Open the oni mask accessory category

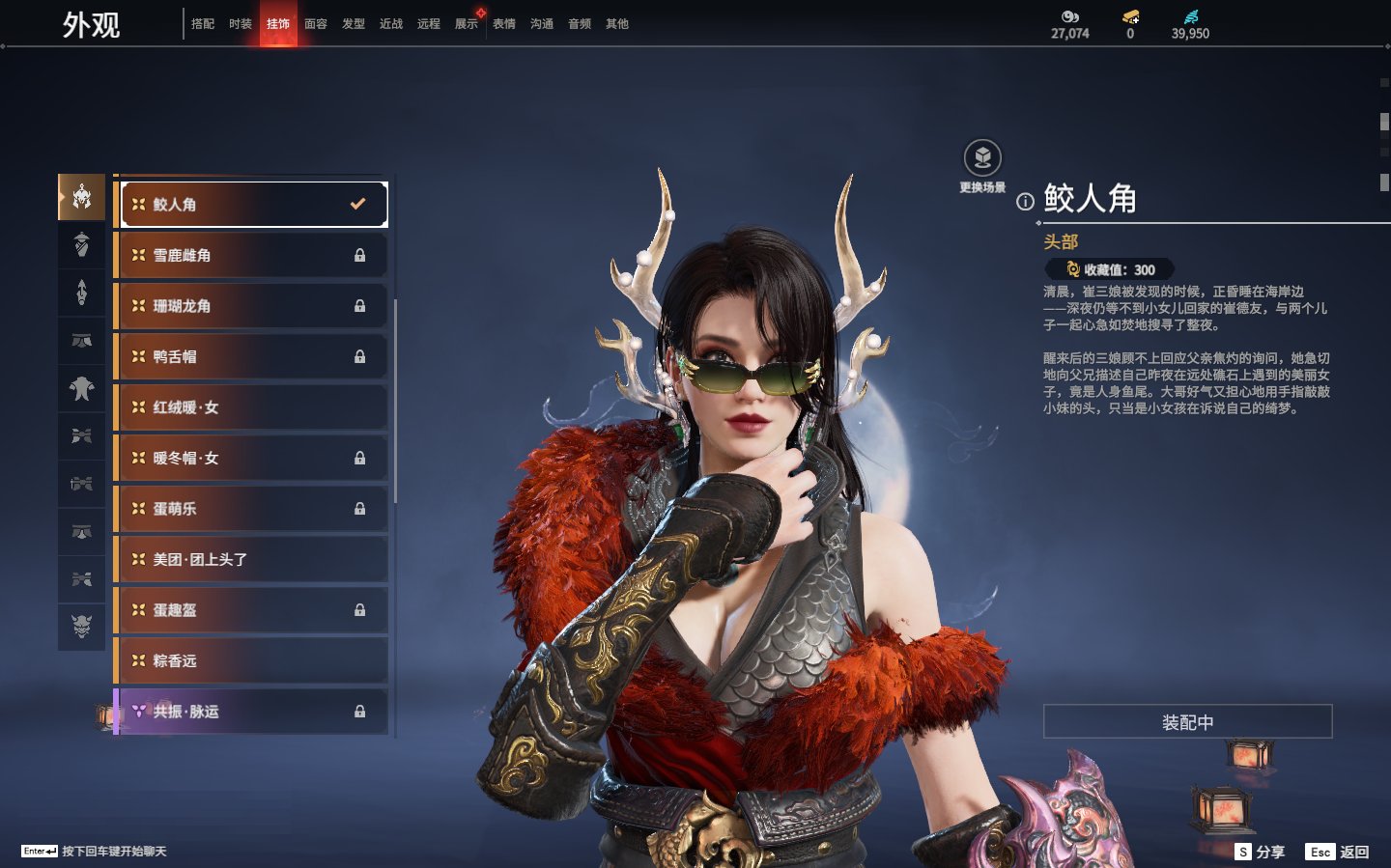pyautogui.click(x=82, y=627)
